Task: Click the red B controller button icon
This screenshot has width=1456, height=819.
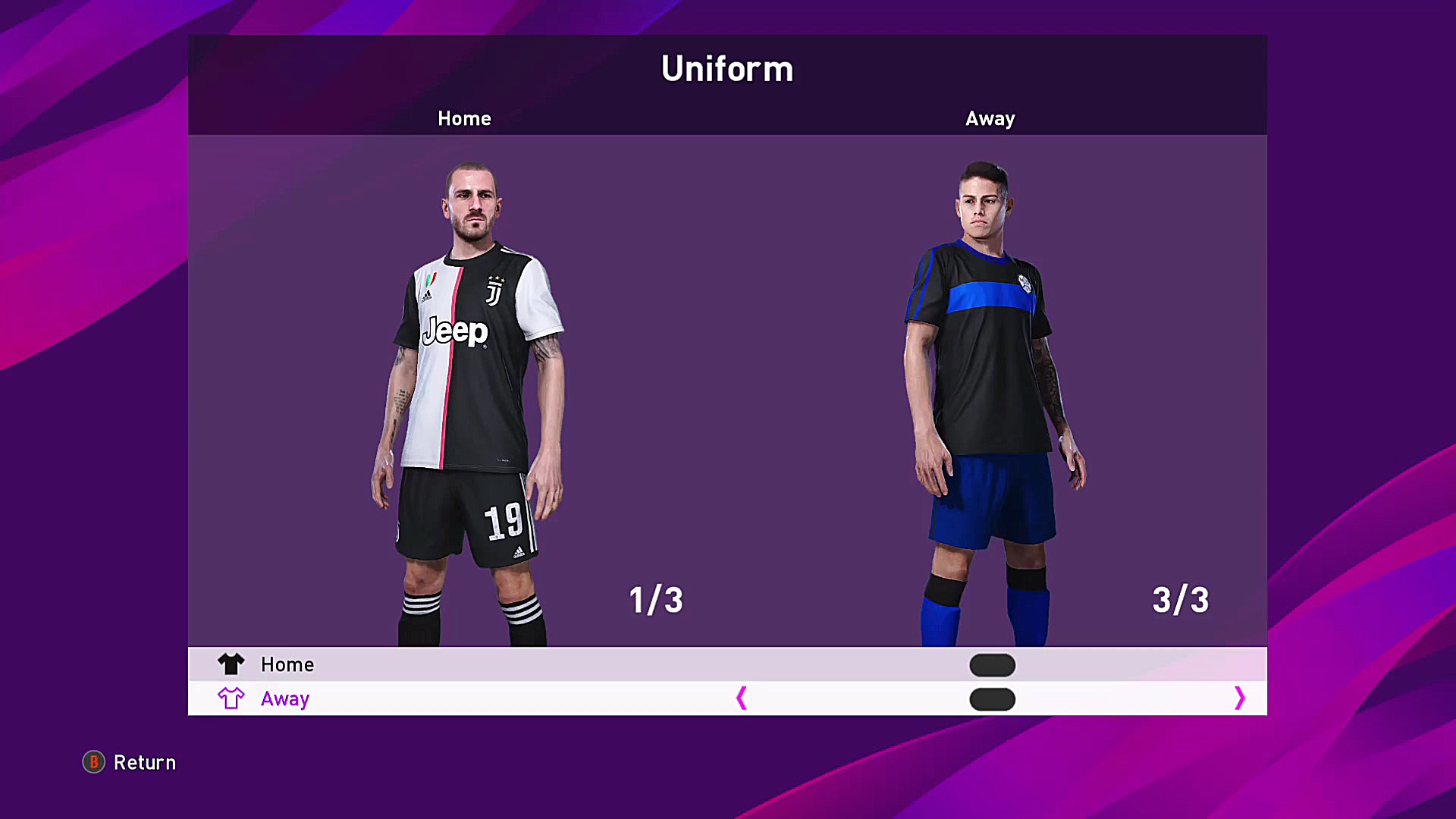Action: click(93, 763)
